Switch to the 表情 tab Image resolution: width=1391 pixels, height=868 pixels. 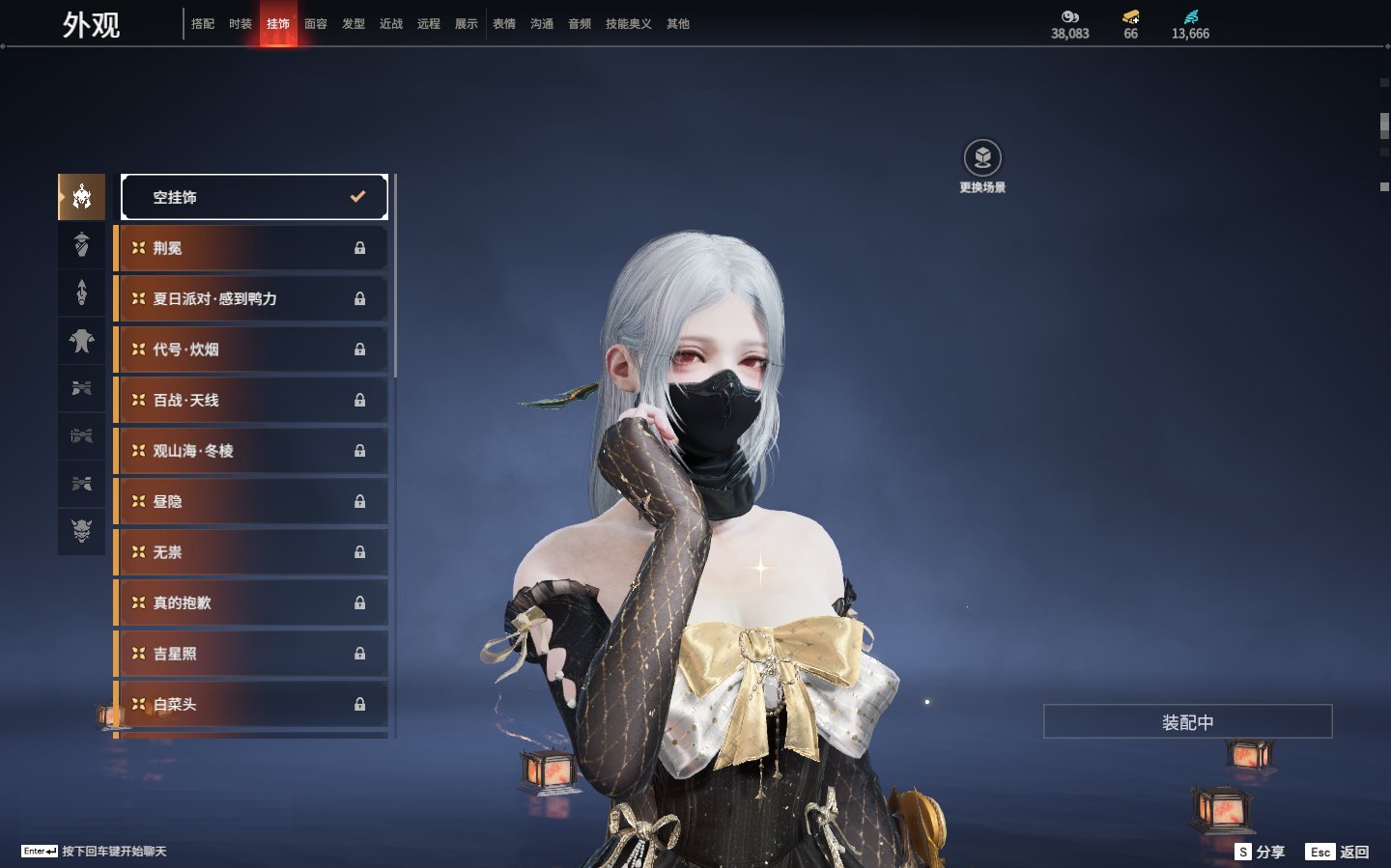[x=504, y=24]
